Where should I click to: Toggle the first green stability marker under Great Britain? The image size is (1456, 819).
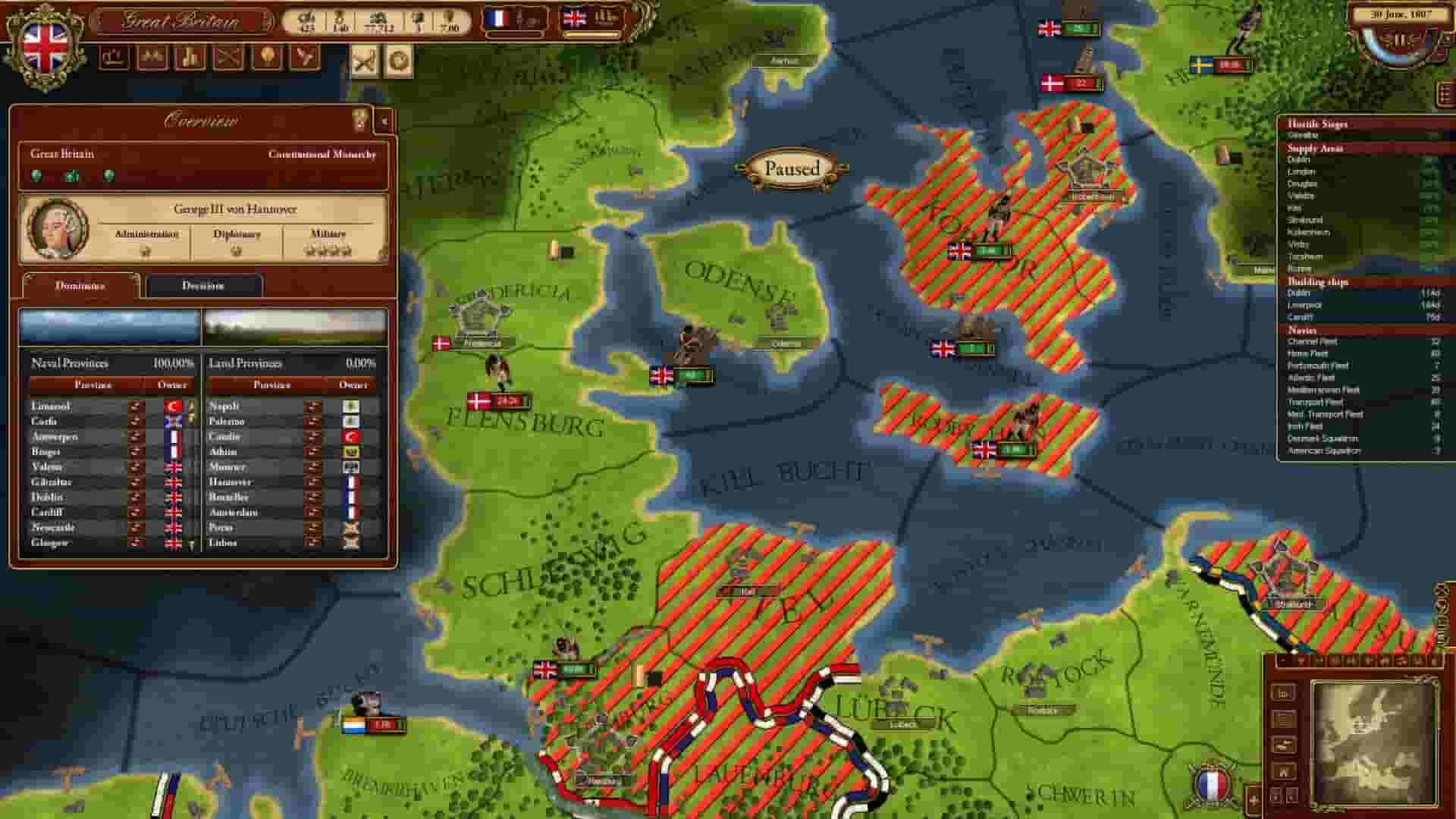coord(36,177)
